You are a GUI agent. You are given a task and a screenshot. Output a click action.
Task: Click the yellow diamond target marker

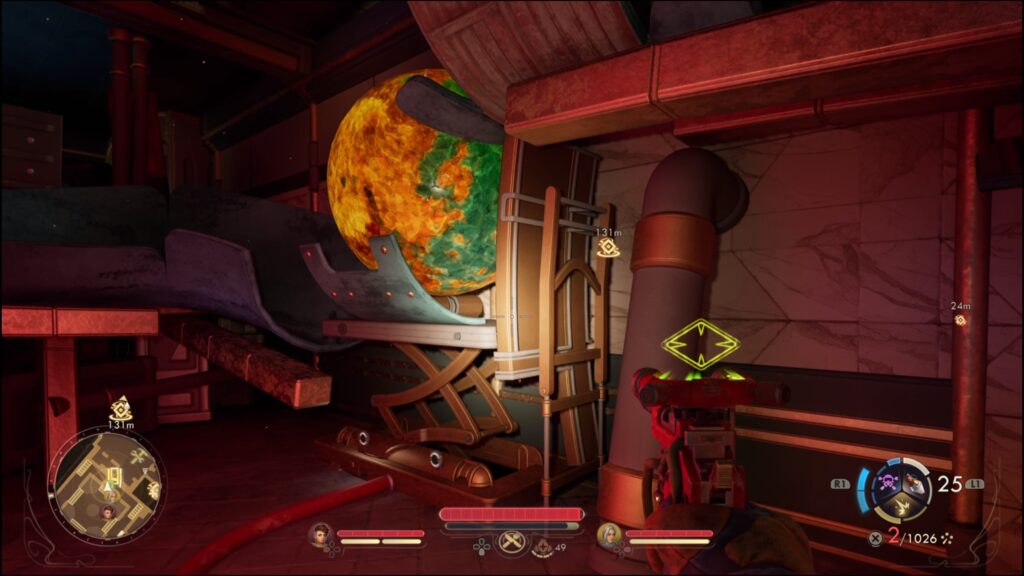coord(700,345)
